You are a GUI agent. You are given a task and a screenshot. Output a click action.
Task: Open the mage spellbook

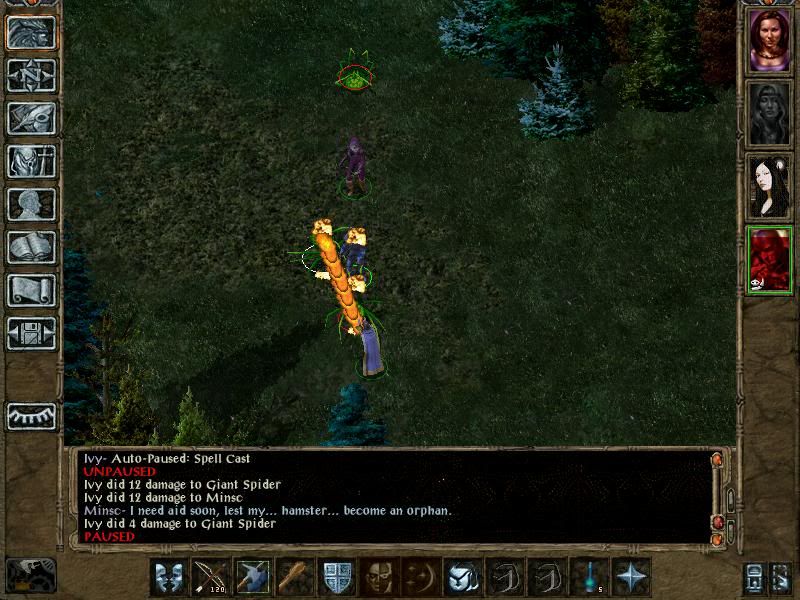pos(31,248)
